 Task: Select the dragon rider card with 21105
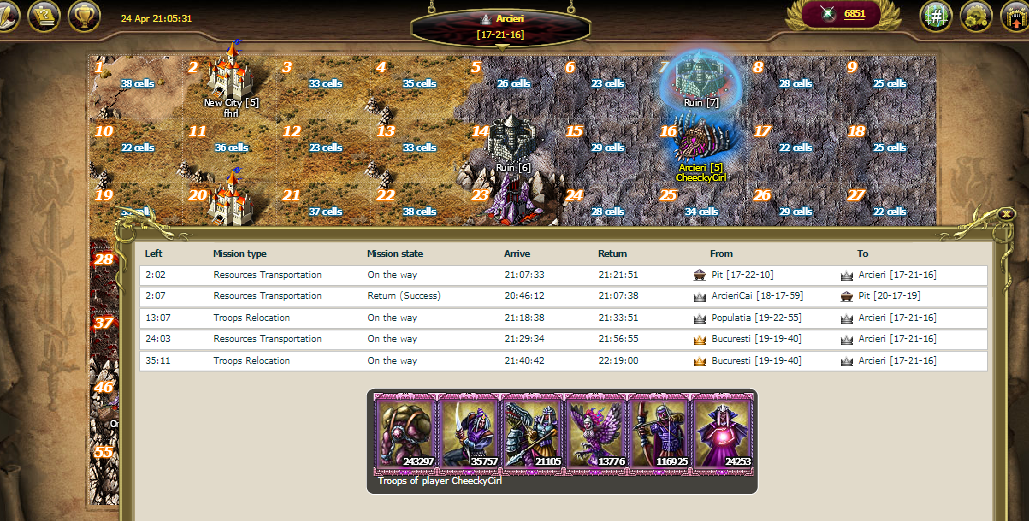tap(531, 432)
